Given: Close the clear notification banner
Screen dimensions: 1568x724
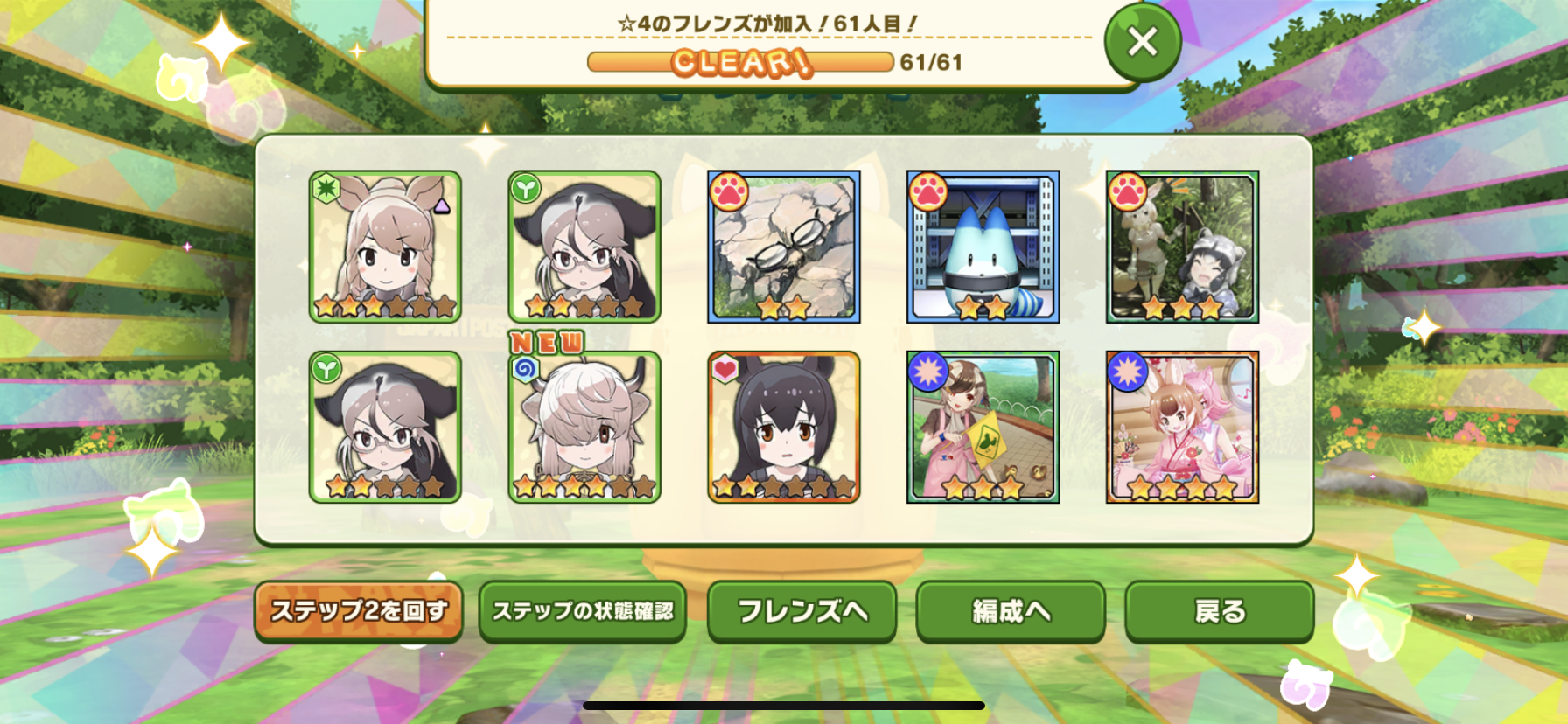Looking at the screenshot, I should coord(1142,42).
